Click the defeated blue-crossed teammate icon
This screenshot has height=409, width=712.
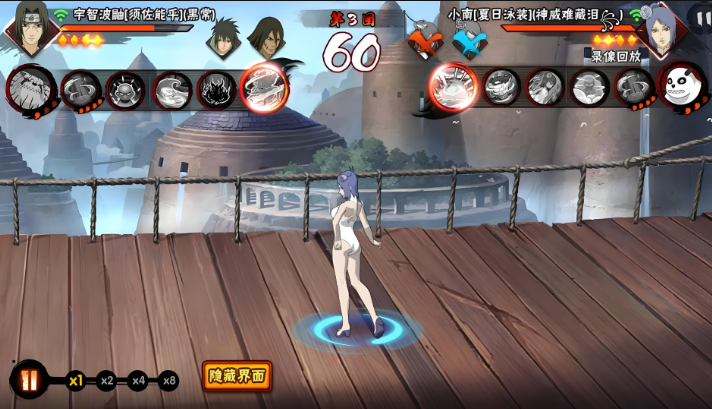[468, 44]
